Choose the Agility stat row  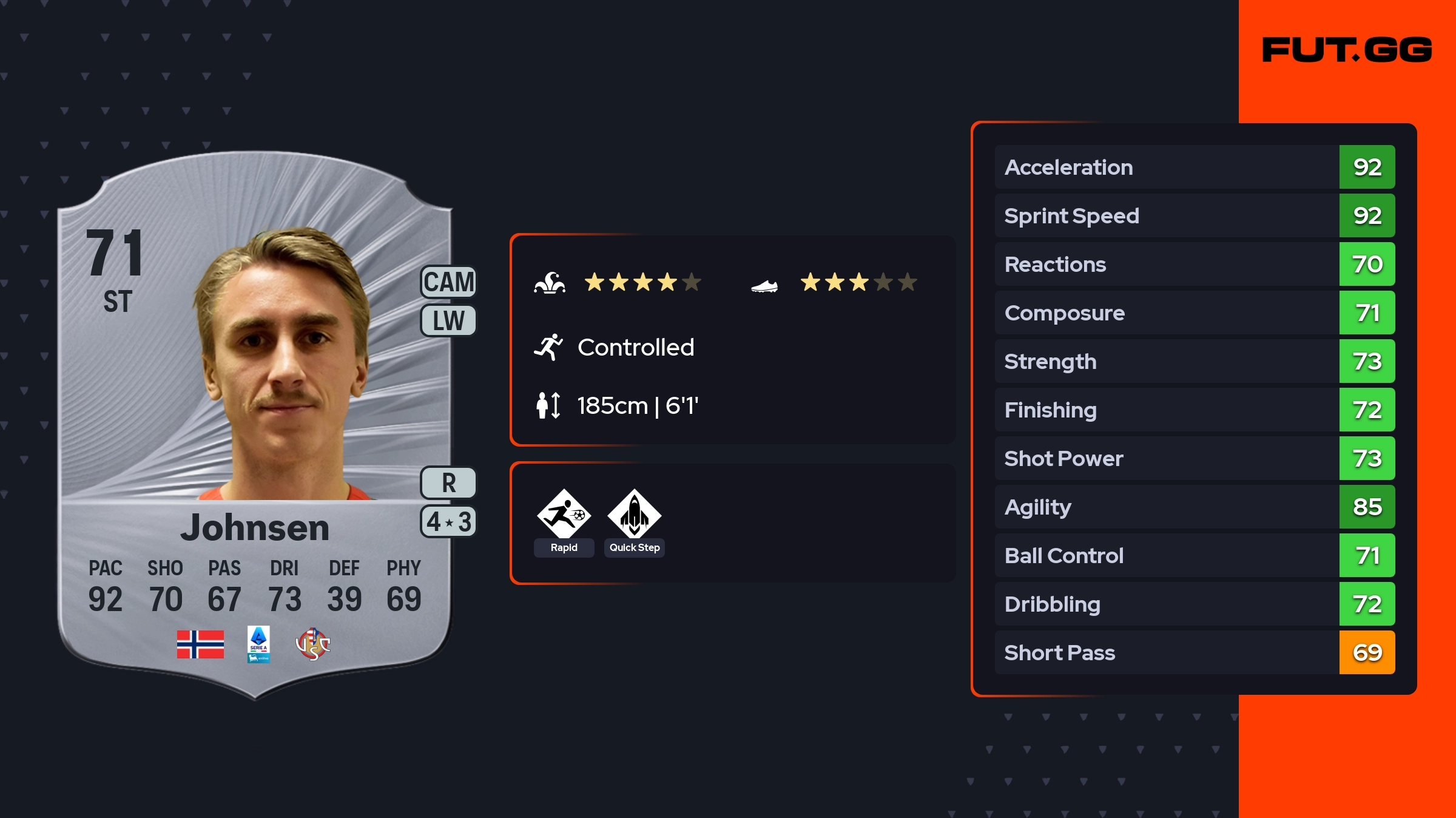point(1194,507)
